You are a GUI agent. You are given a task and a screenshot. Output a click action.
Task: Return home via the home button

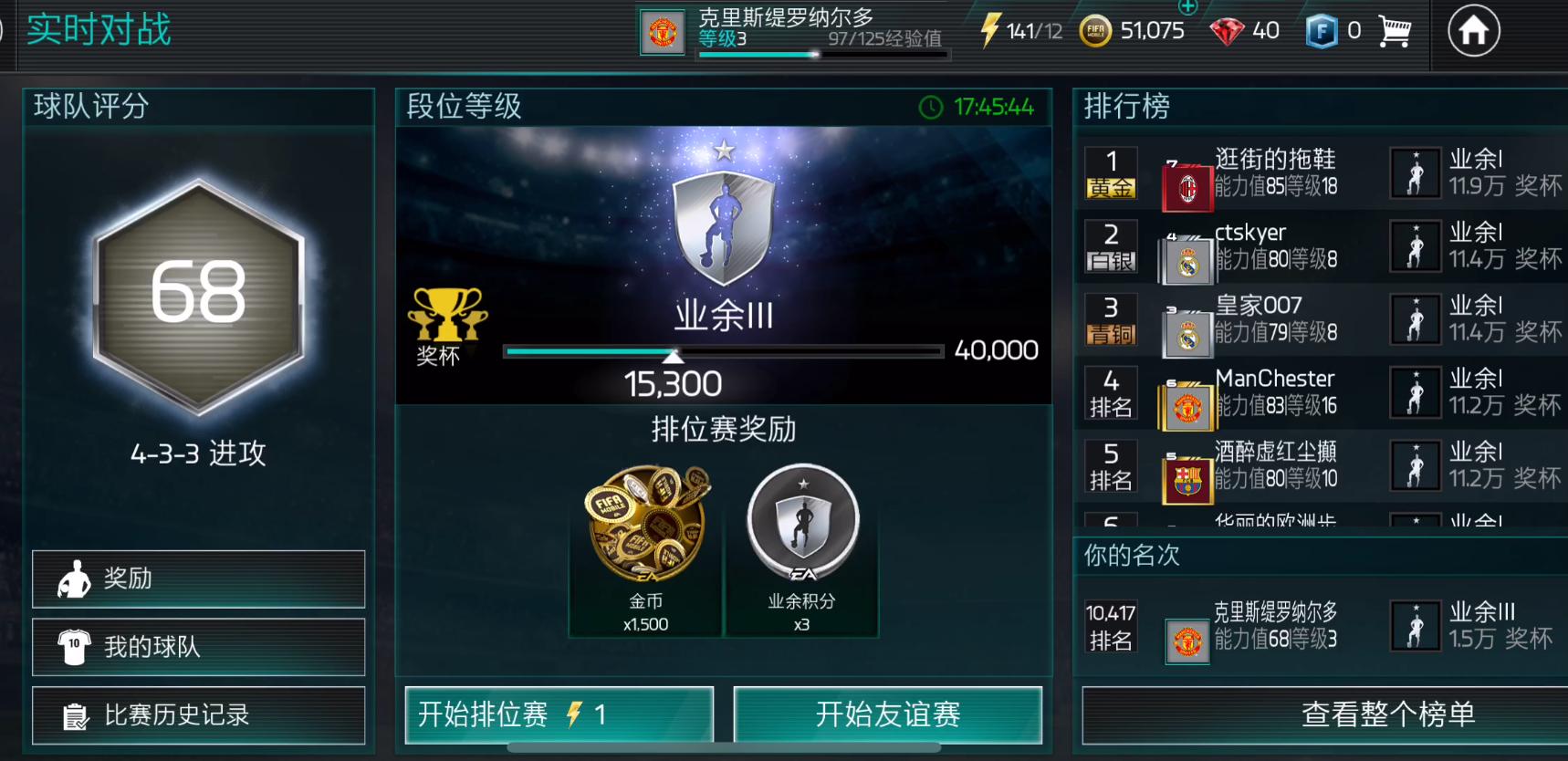click(x=1474, y=31)
